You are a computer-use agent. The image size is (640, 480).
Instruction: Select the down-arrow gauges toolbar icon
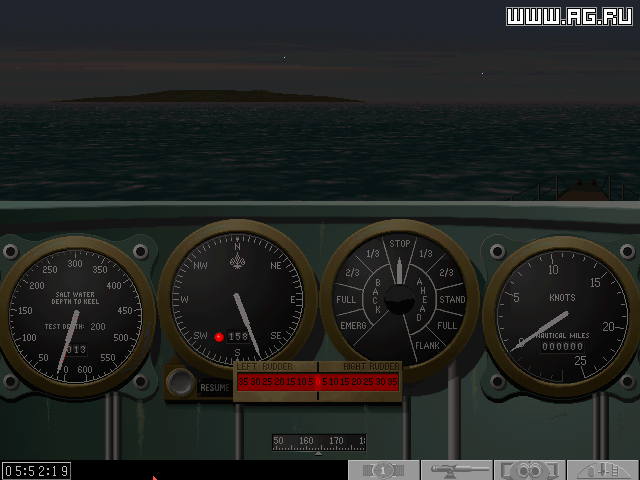pos(603,469)
